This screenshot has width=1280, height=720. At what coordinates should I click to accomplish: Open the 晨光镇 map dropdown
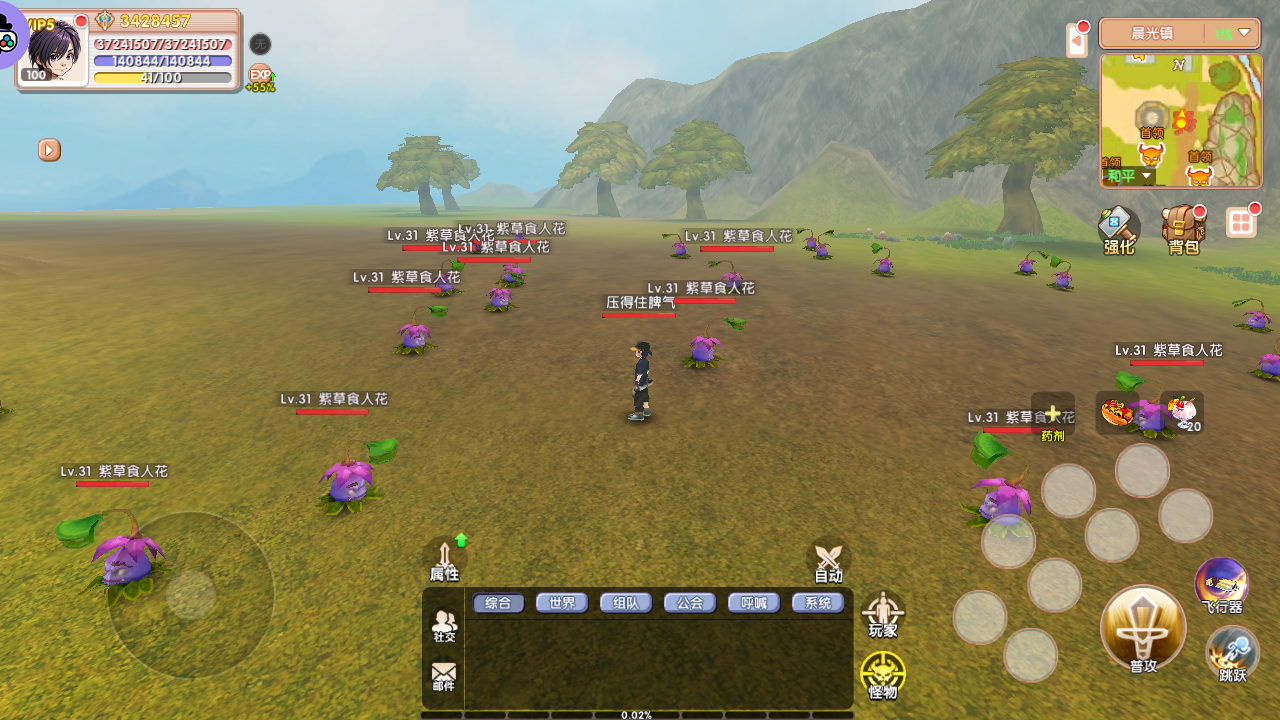pos(1244,33)
